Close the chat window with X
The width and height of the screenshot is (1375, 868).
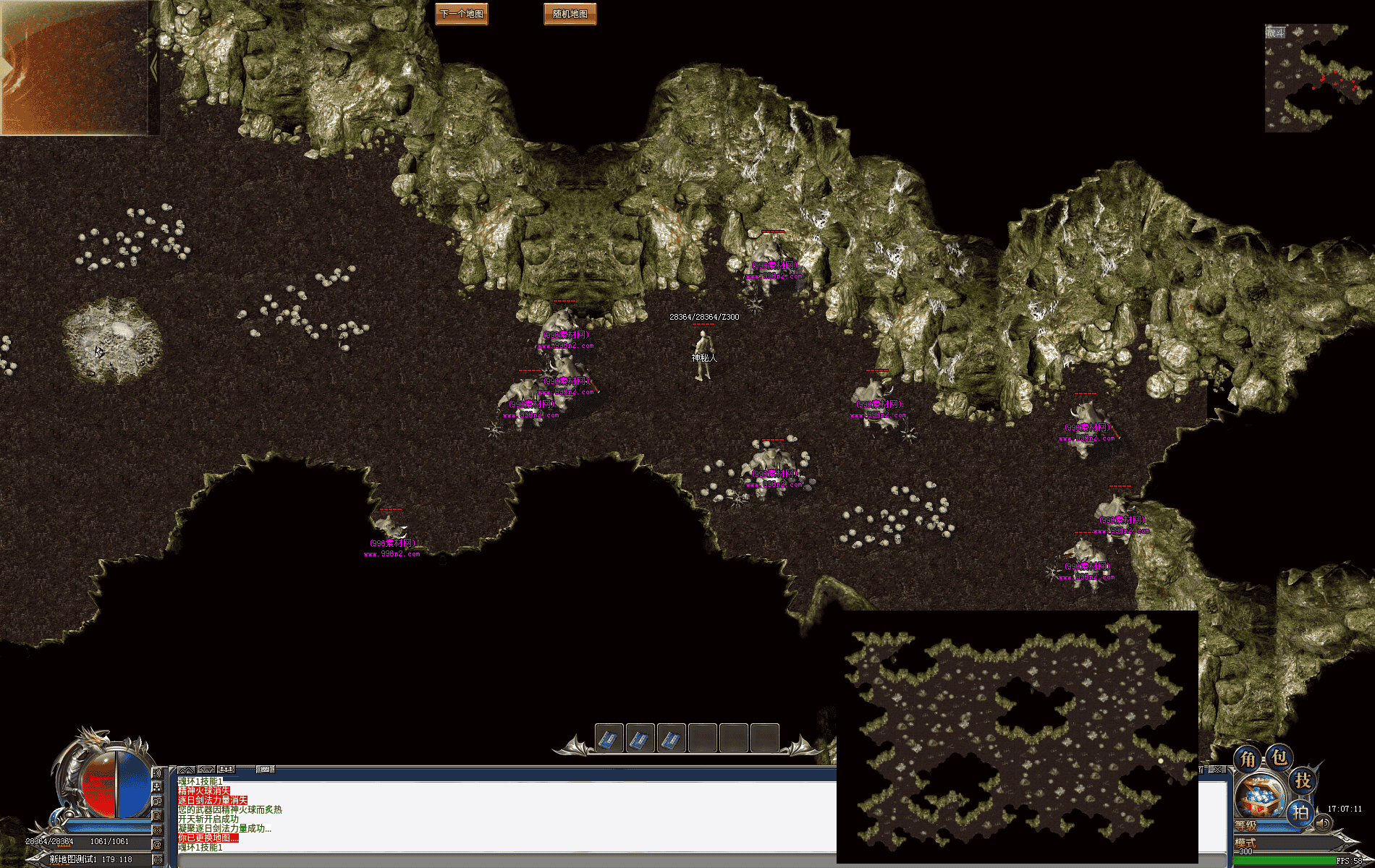(x=1219, y=770)
